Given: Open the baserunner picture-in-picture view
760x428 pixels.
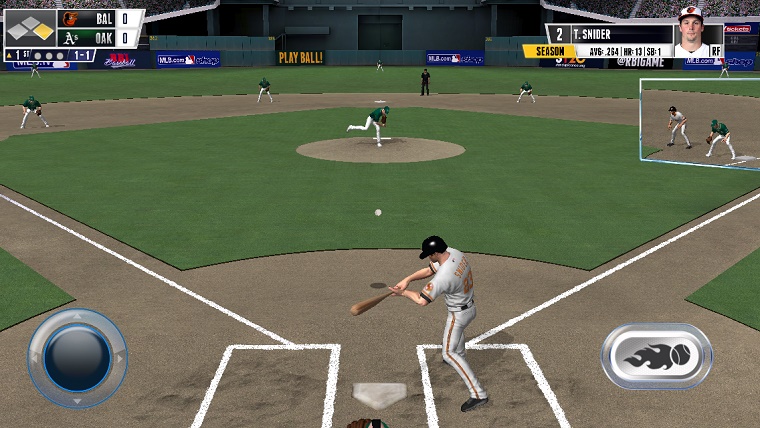Looking at the screenshot, I should (700, 124).
